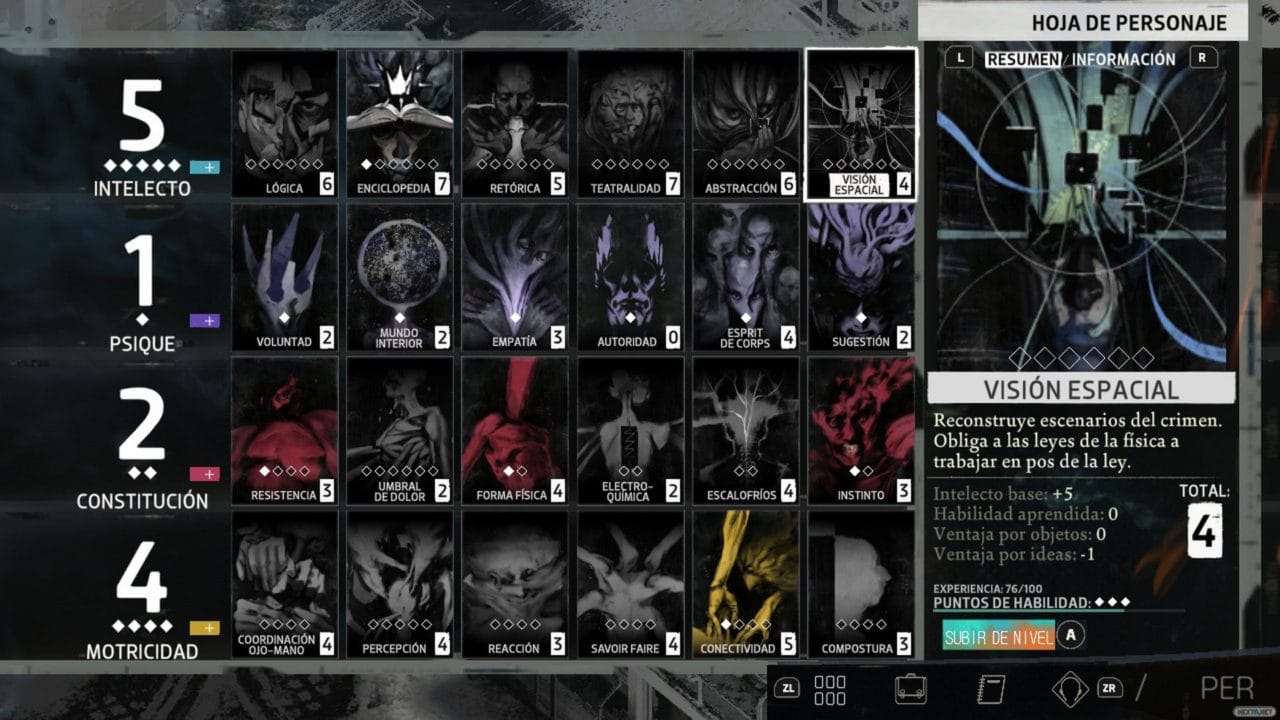Open the Retórica skill card
The height and width of the screenshot is (720, 1280).
515,123
